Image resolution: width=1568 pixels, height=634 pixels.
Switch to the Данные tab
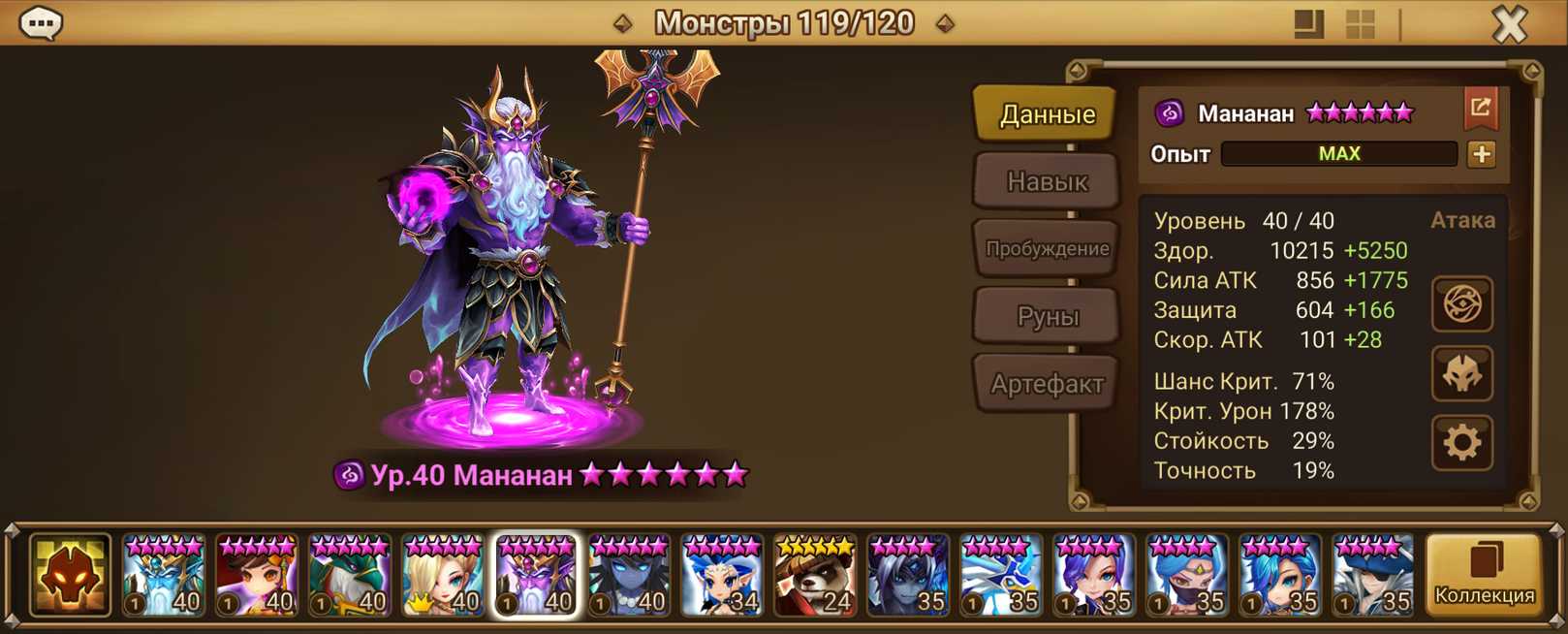(1047, 114)
